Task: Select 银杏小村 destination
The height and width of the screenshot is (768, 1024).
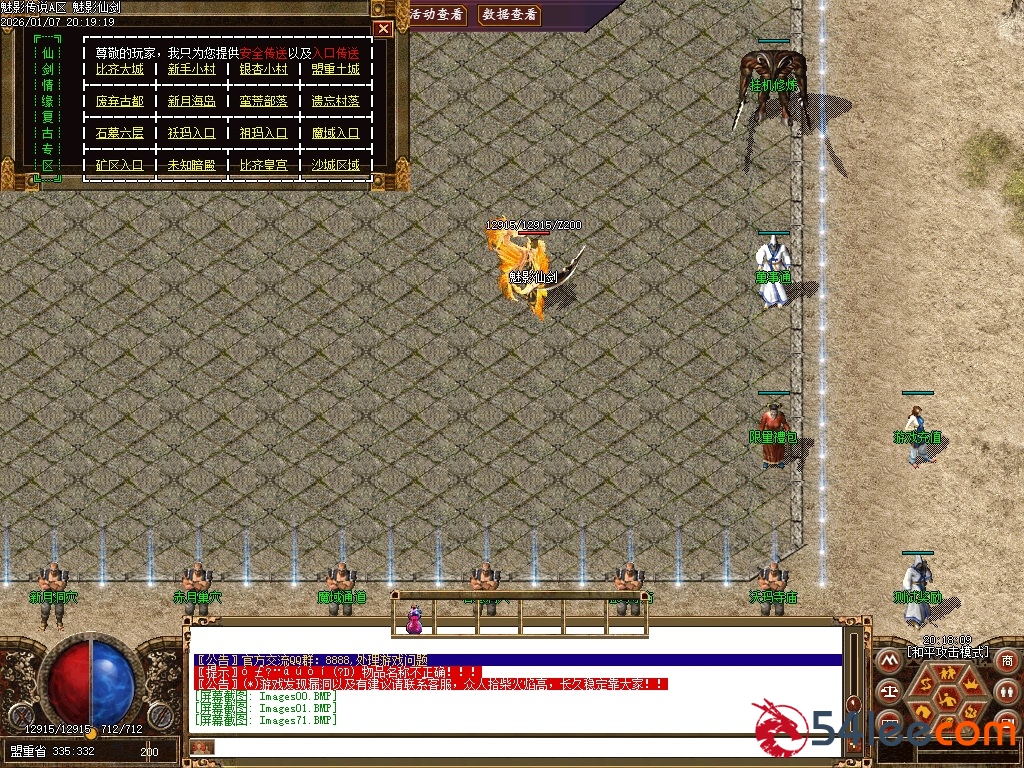Action: tap(263, 70)
